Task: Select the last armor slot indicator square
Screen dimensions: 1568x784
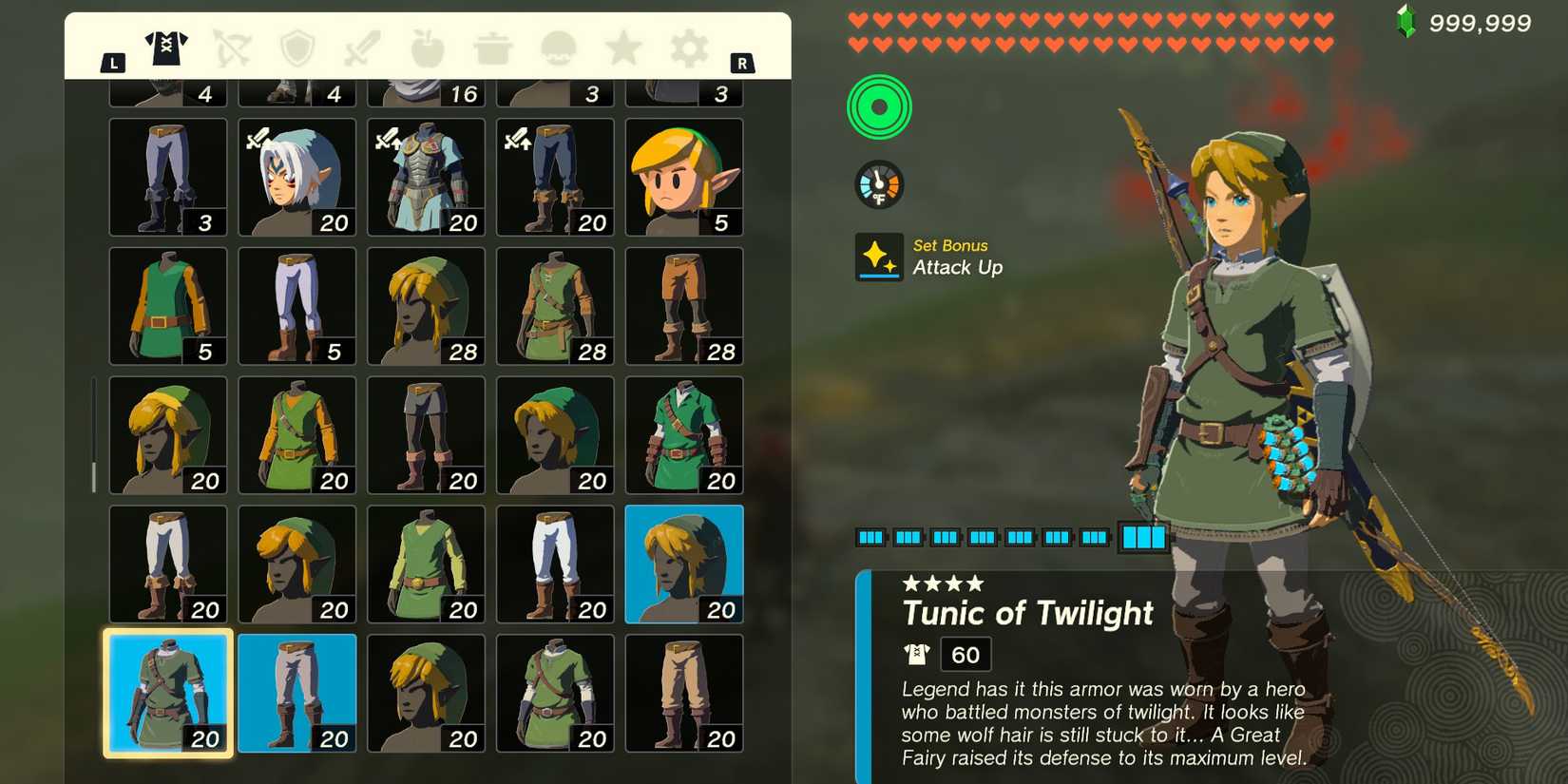Action: (x=1144, y=537)
